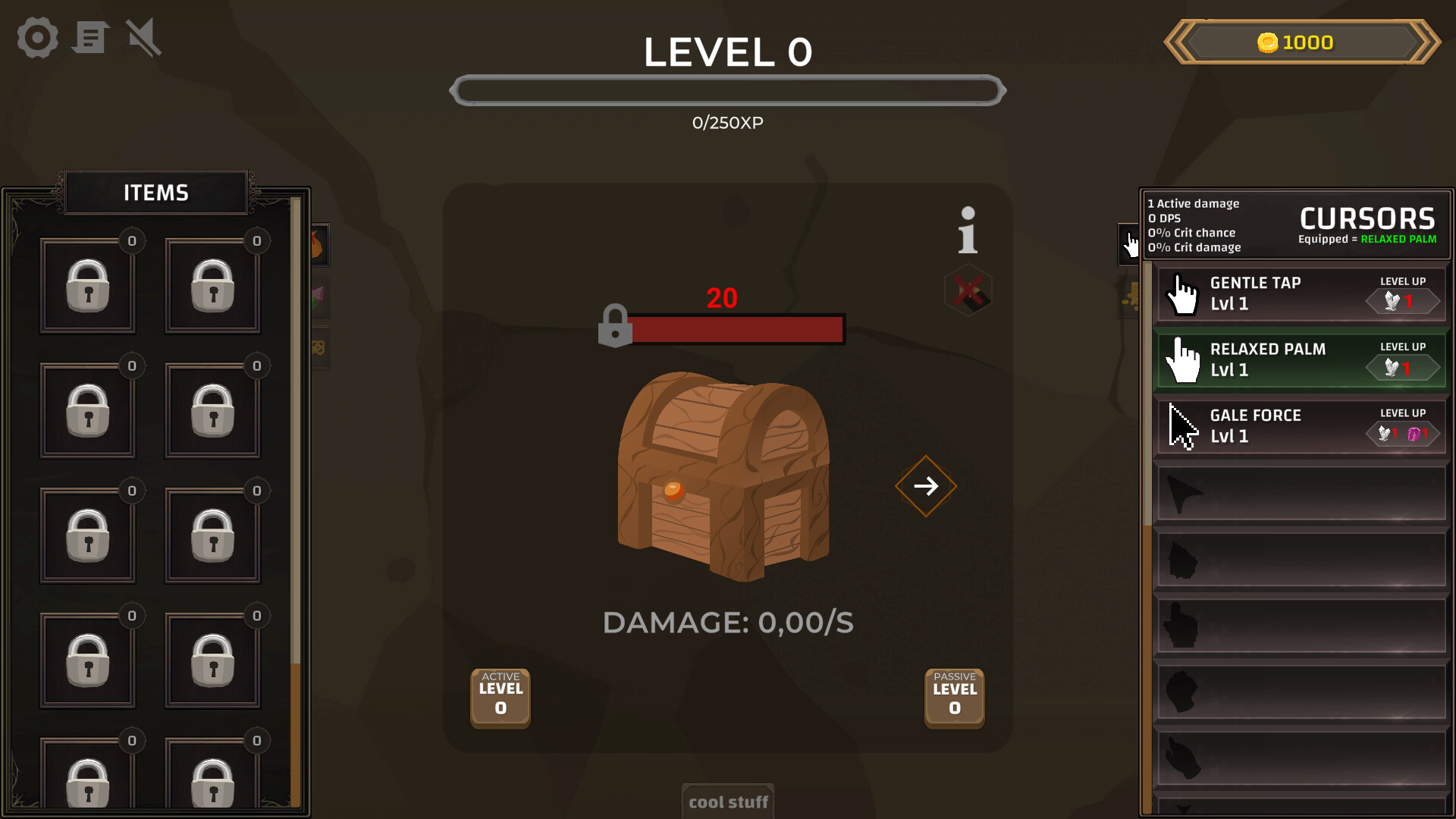This screenshot has width=1456, height=819.
Task: Open the Active Level panel
Action: point(500,698)
